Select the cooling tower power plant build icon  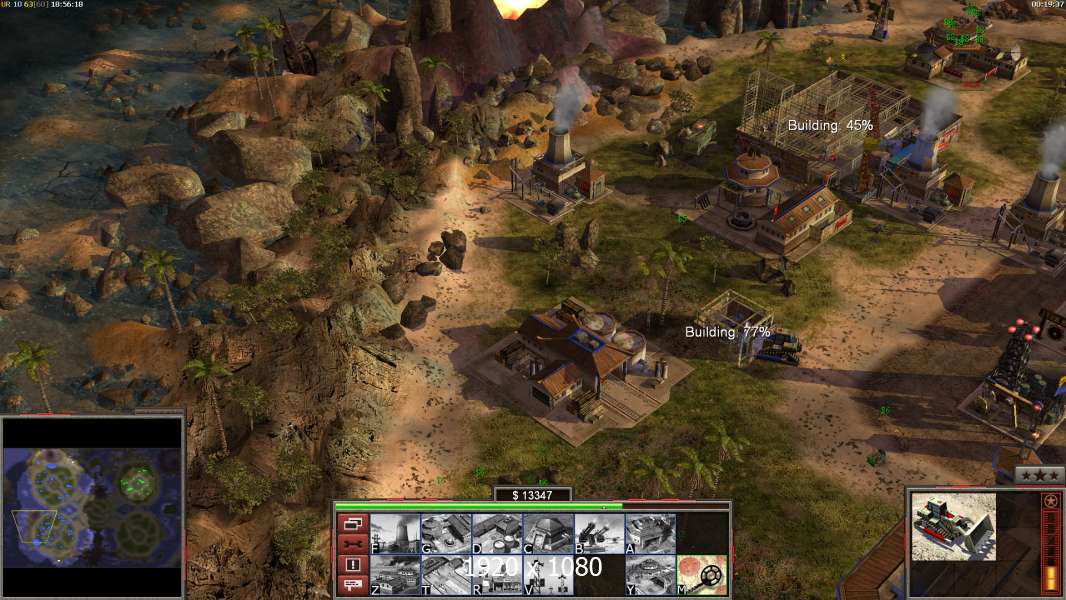pyautogui.click(x=395, y=533)
